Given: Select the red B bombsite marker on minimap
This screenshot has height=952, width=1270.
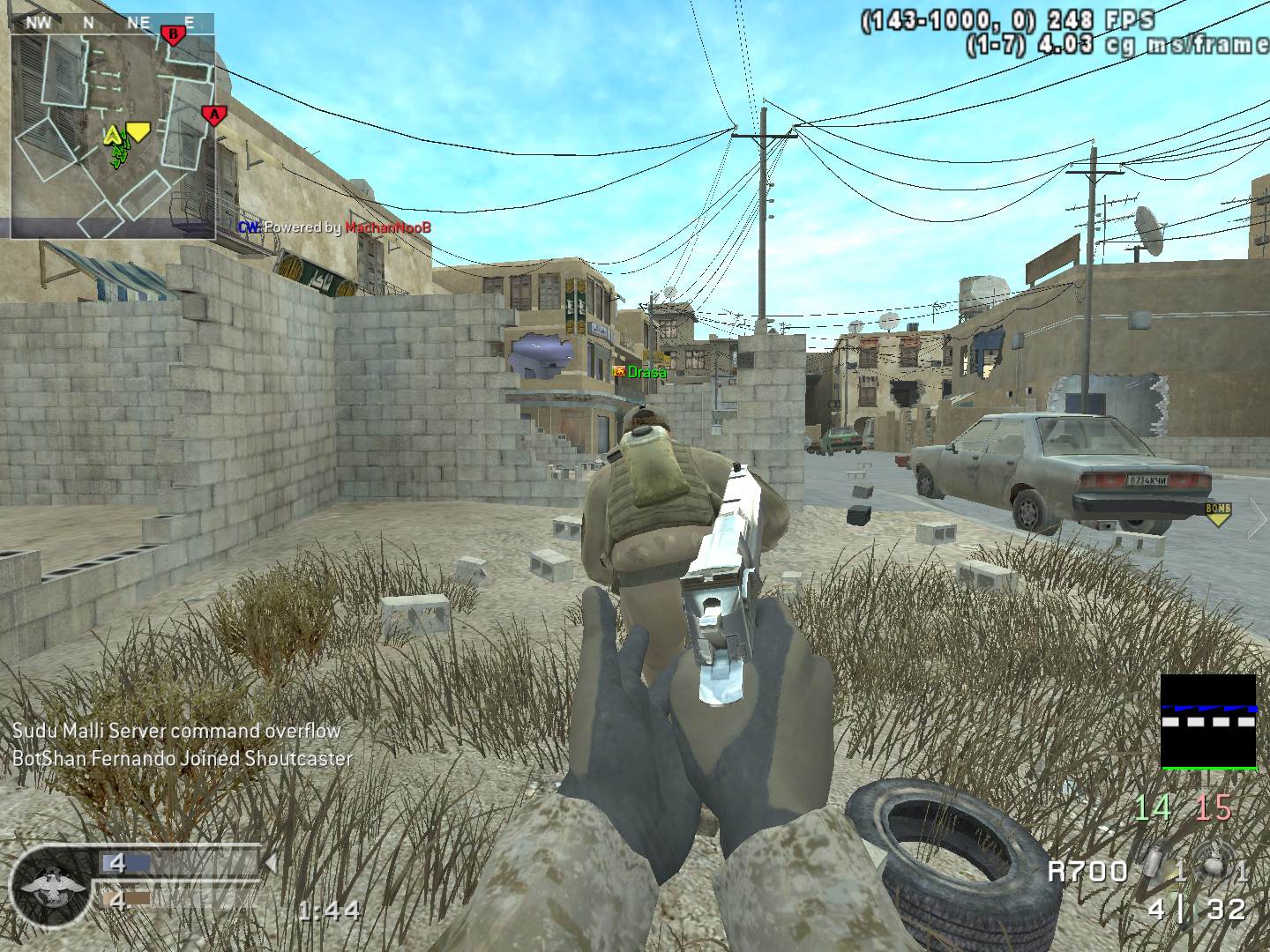Looking at the screenshot, I should point(173,35).
